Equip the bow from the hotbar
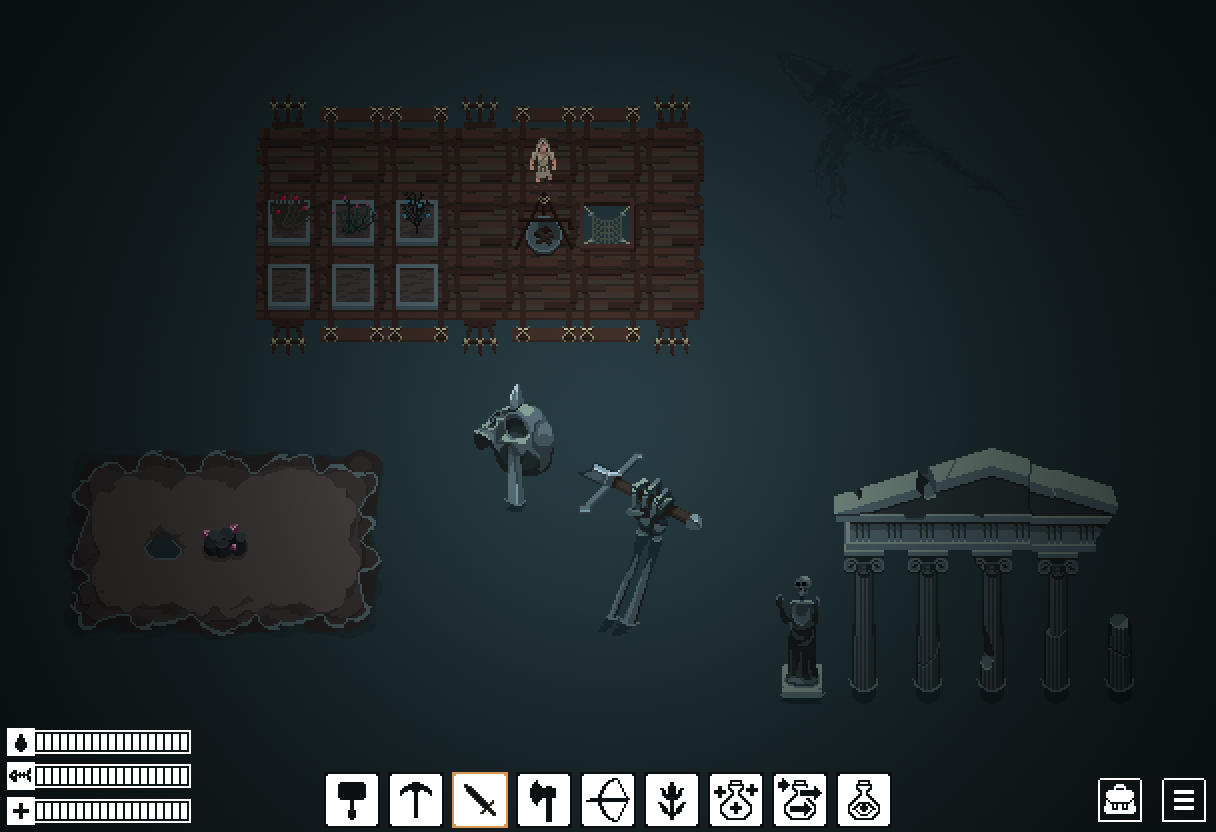 pyautogui.click(x=608, y=800)
